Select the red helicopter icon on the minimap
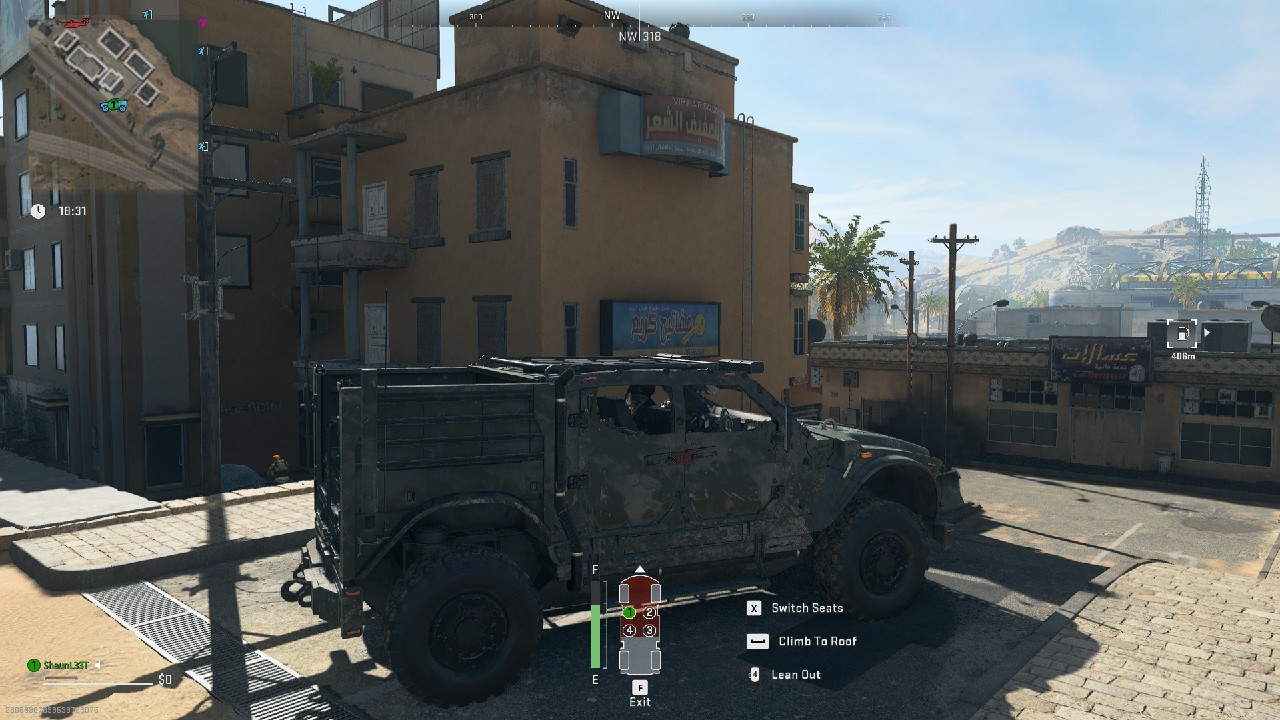Viewport: 1280px width, 720px height. point(74,22)
